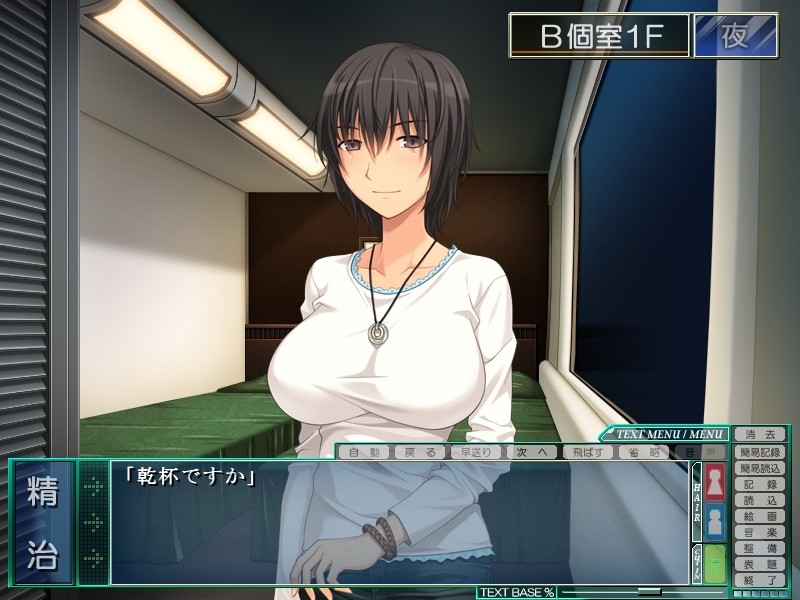Open the 整備 settings menu
This screenshot has height=600, width=800.
click(760, 547)
